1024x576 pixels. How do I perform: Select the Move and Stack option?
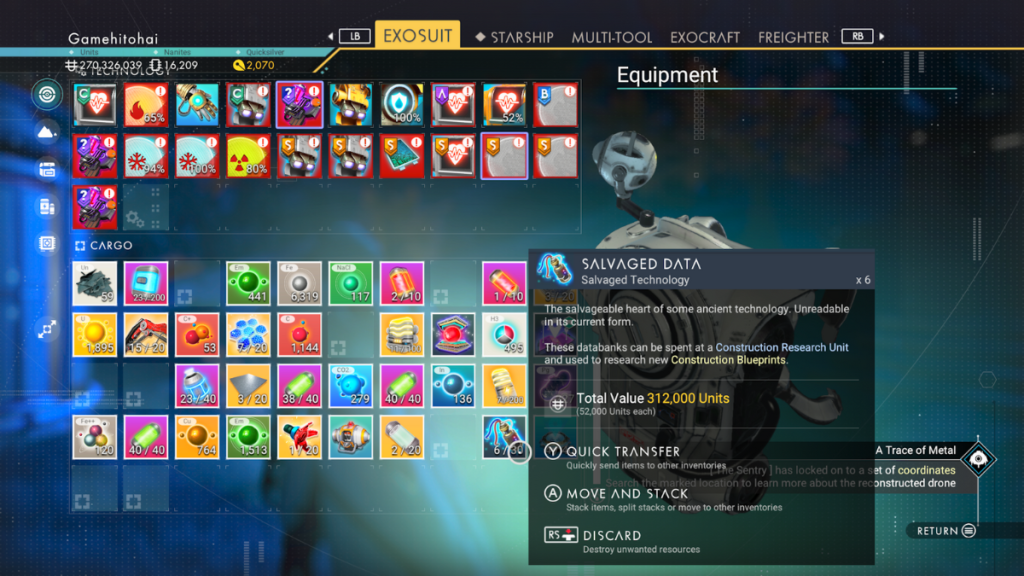point(627,493)
